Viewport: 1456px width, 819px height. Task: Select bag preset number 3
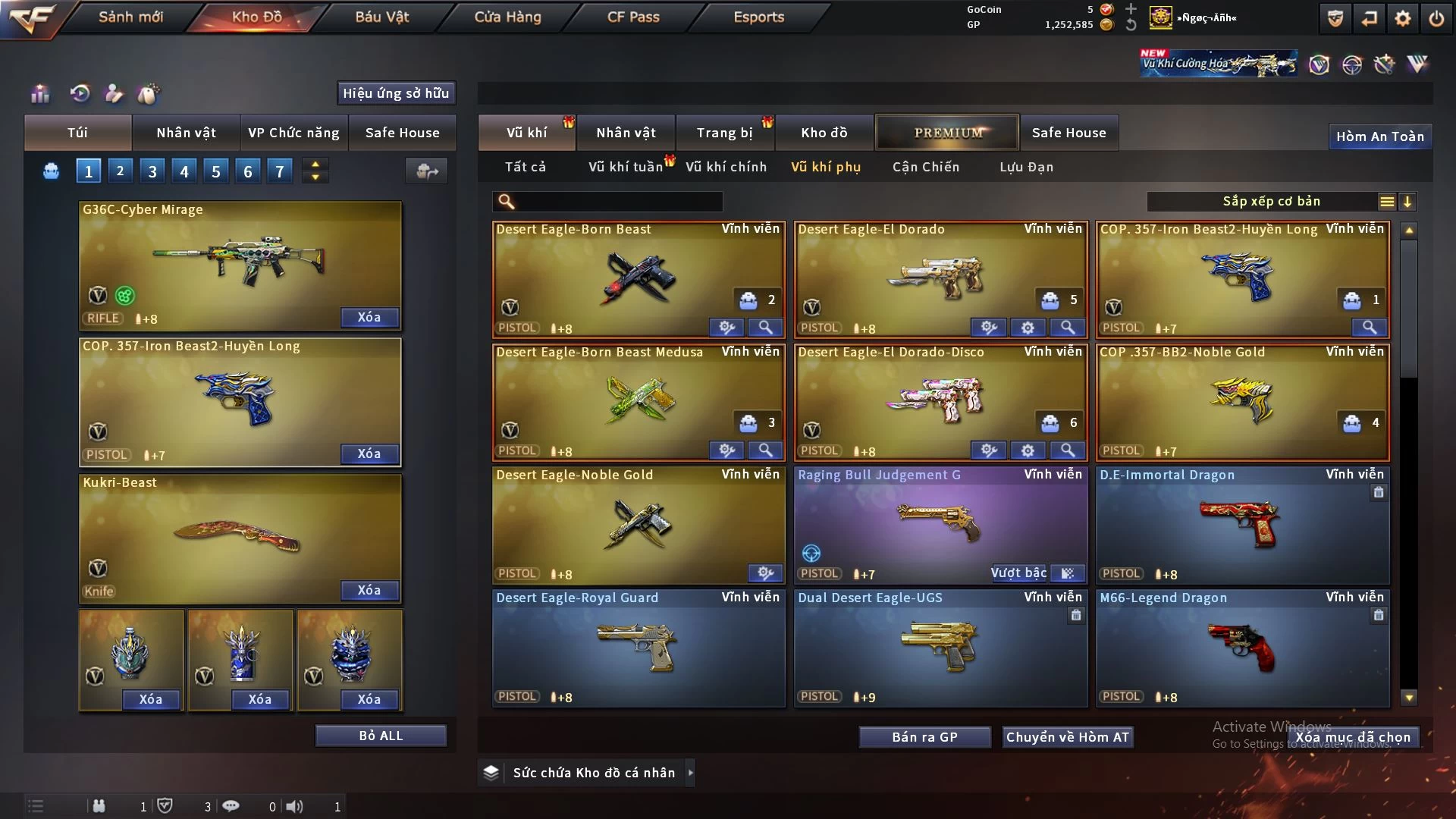152,171
